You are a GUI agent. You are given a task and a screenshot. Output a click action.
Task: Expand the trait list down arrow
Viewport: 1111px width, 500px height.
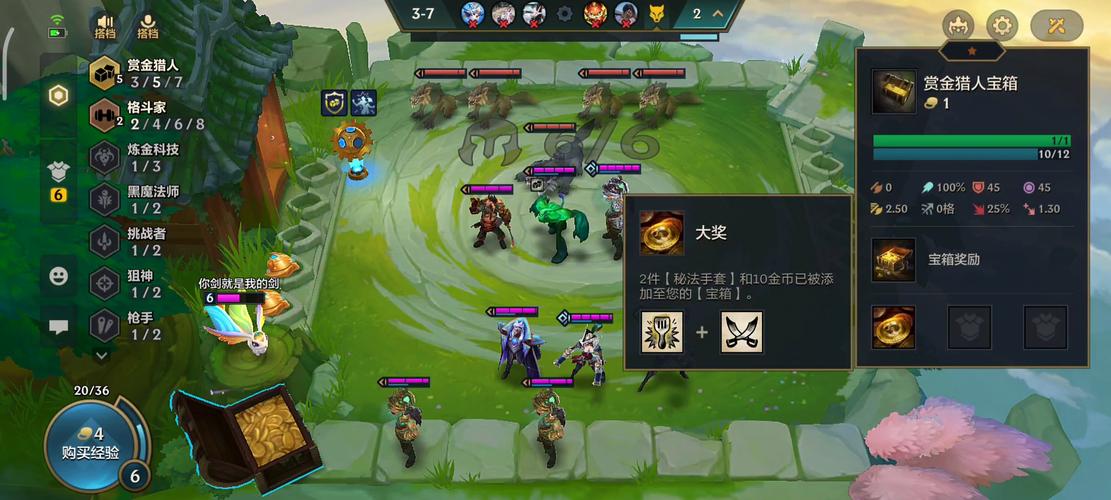[x=102, y=354]
